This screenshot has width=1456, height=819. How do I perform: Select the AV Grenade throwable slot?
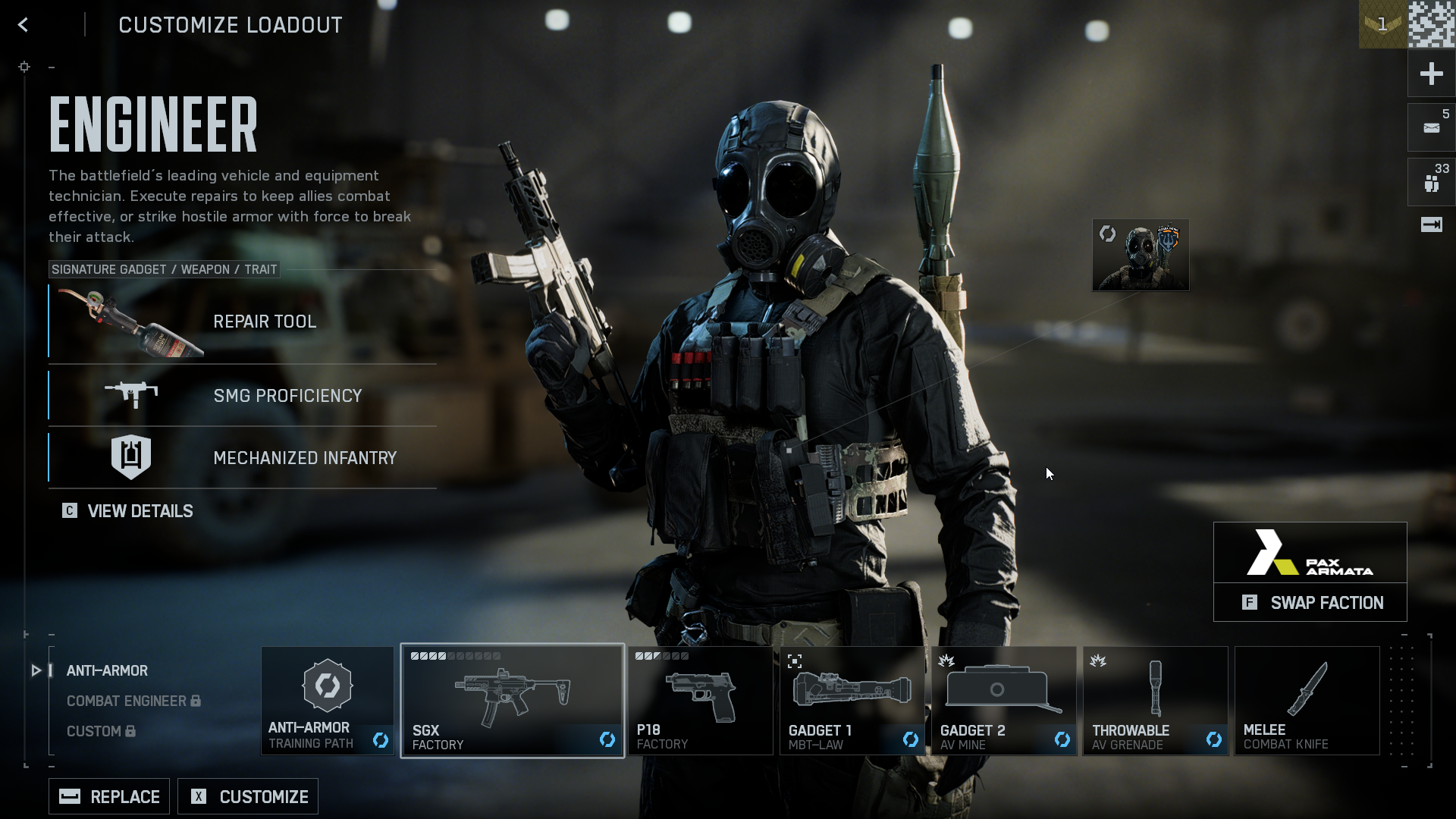(1155, 700)
